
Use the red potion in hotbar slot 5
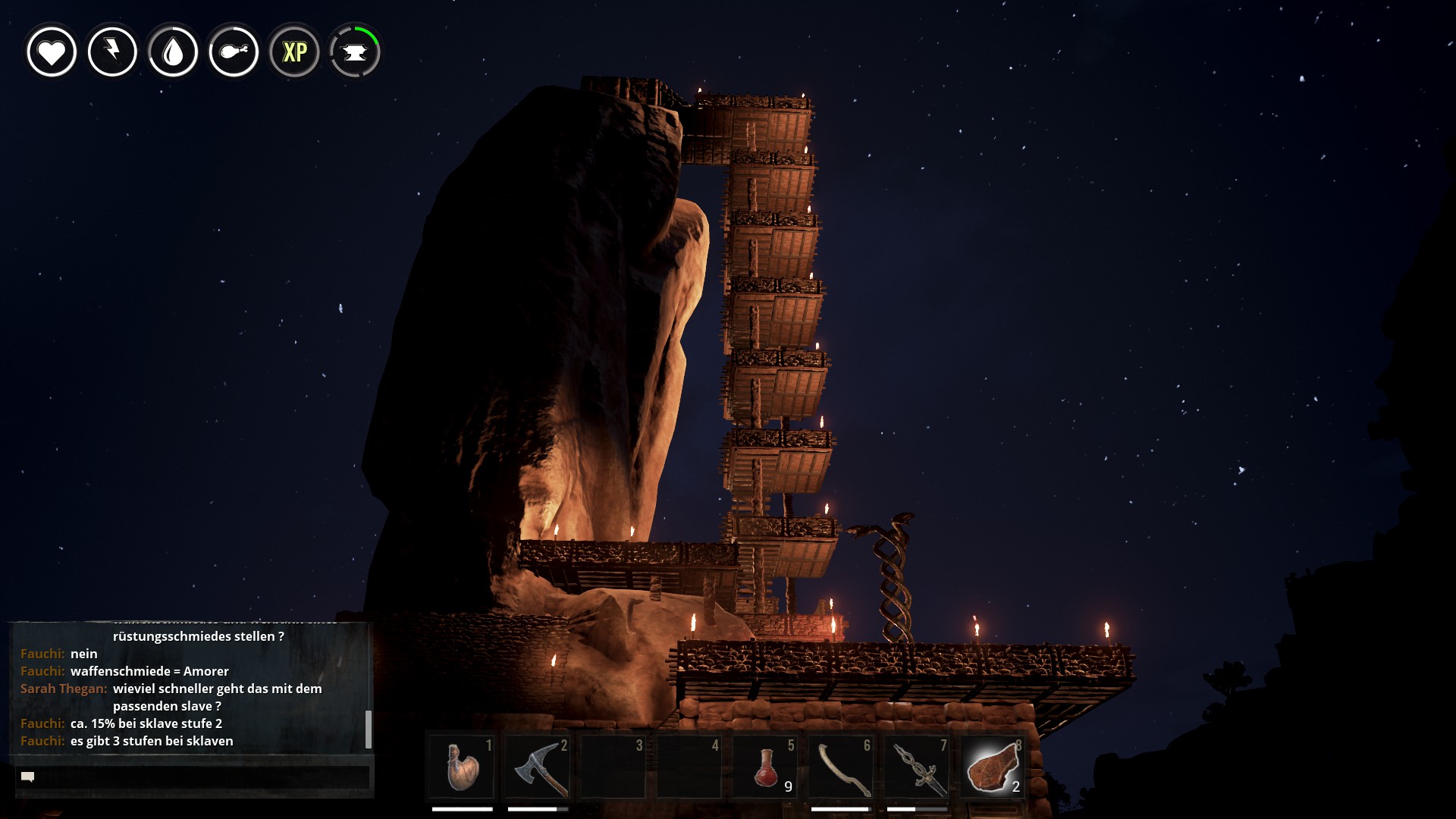tap(765, 767)
